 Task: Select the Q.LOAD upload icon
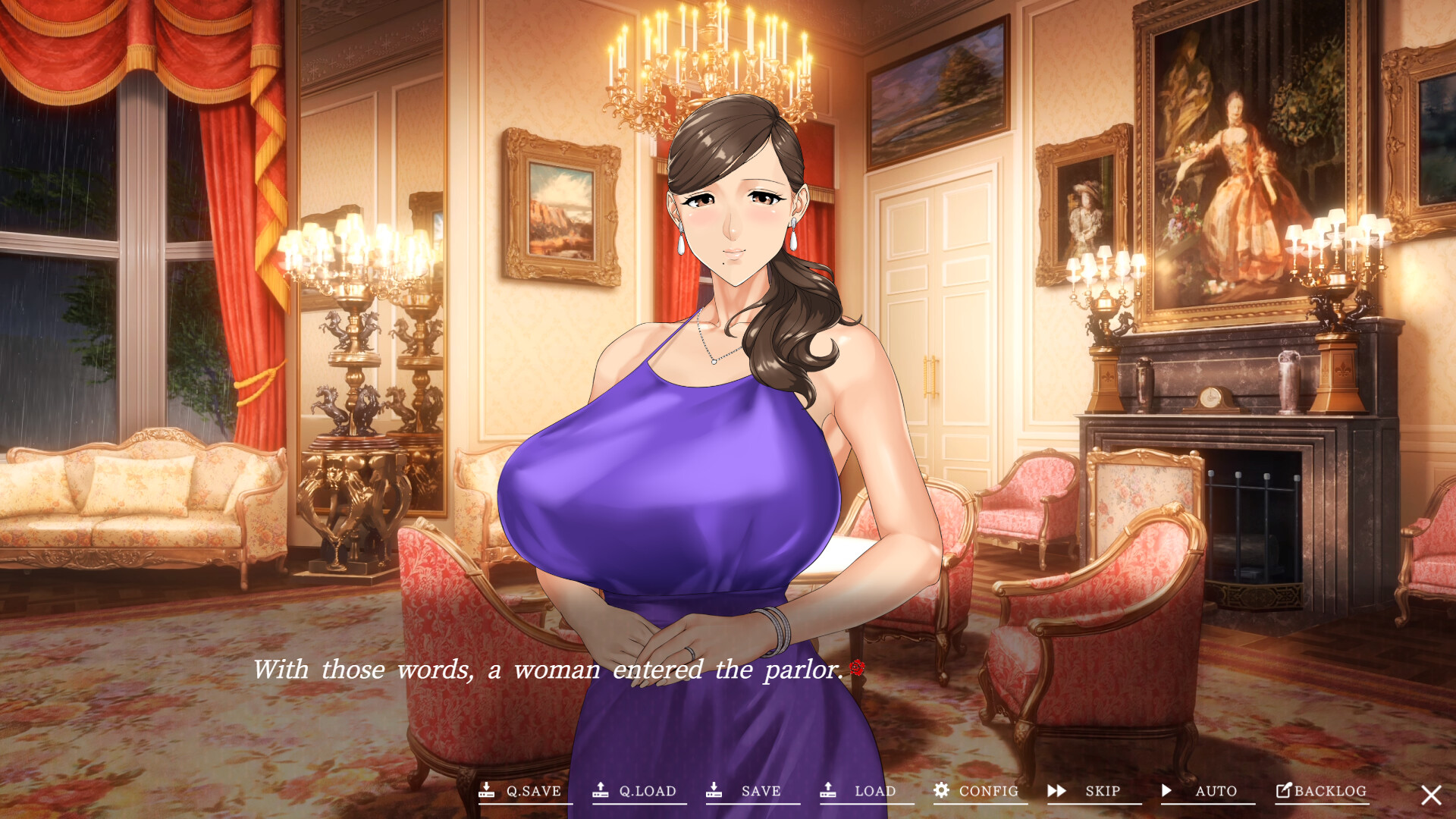[601, 791]
